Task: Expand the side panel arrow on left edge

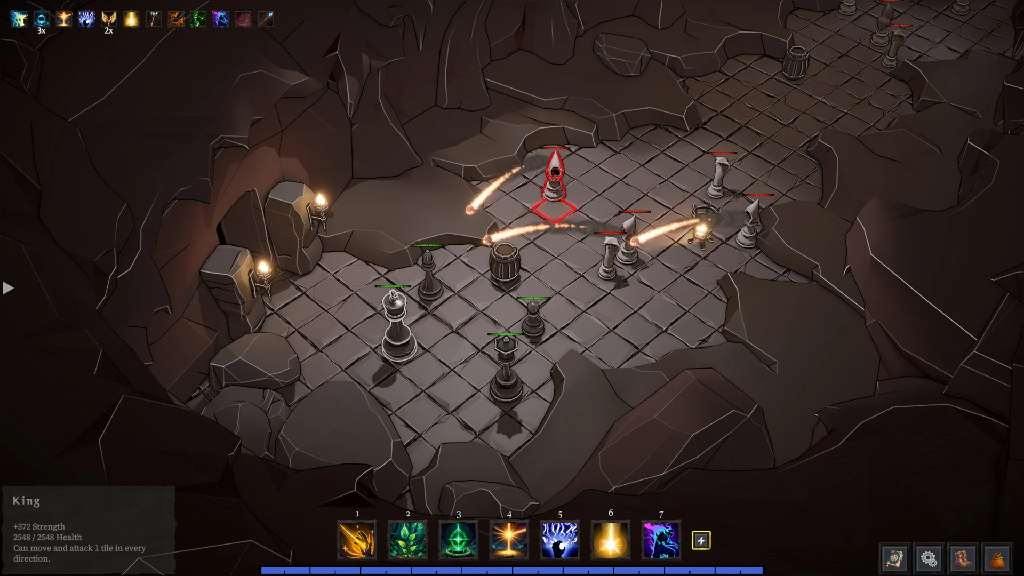Action: coord(9,288)
